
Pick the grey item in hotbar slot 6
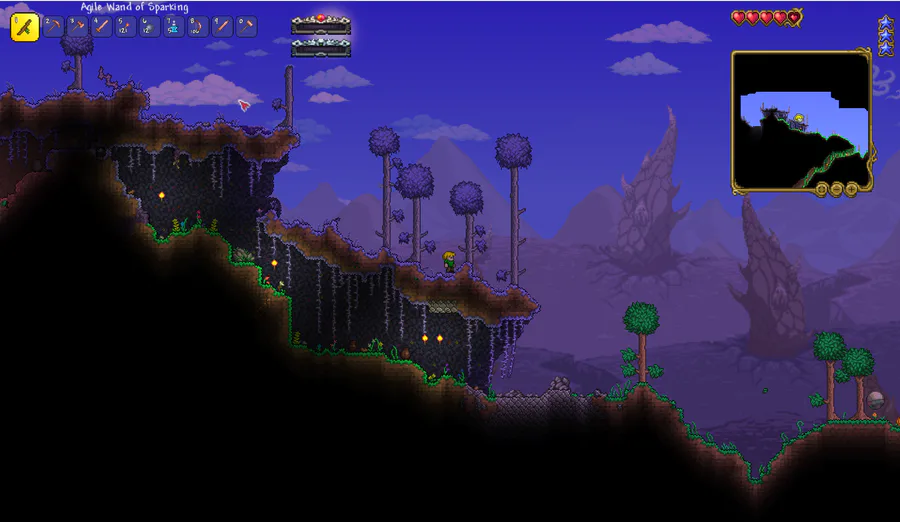coord(149,27)
